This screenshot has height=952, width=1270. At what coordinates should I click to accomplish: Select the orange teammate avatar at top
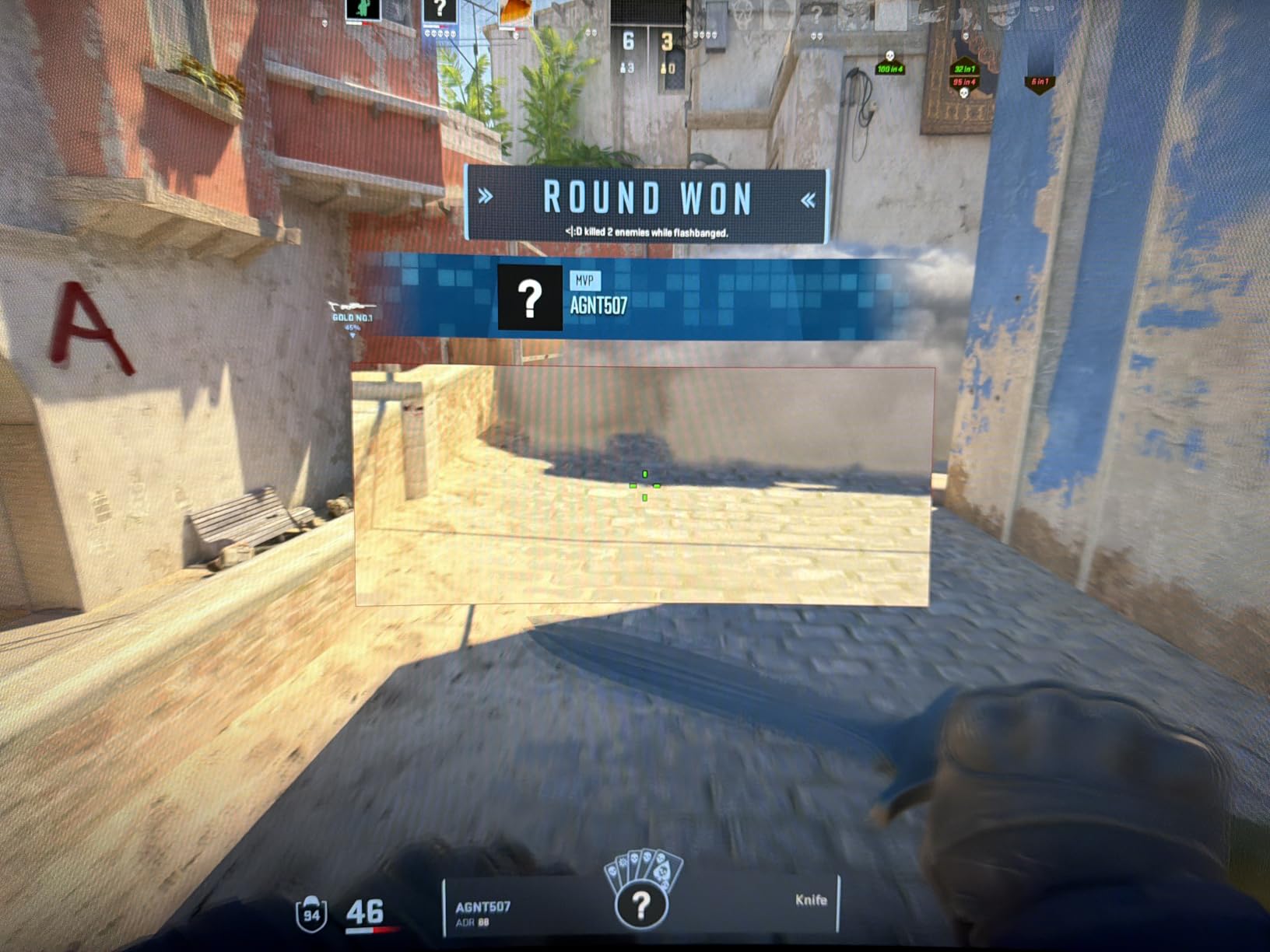pyautogui.click(x=515, y=11)
